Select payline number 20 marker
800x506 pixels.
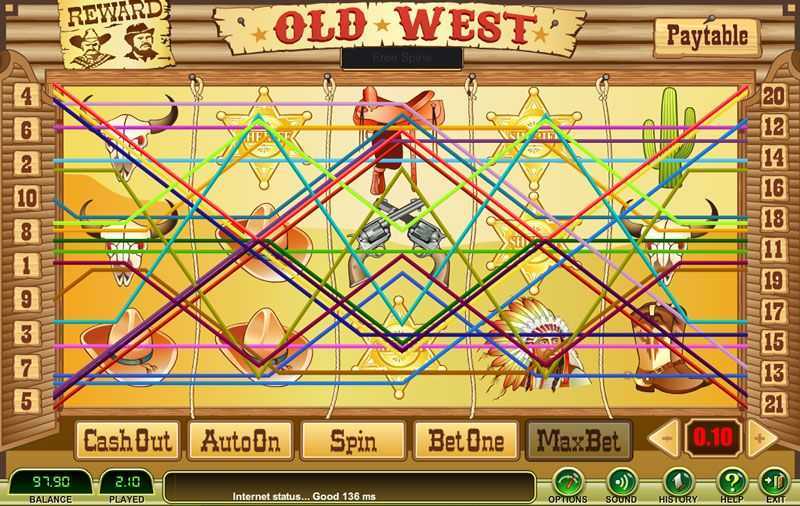click(773, 96)
